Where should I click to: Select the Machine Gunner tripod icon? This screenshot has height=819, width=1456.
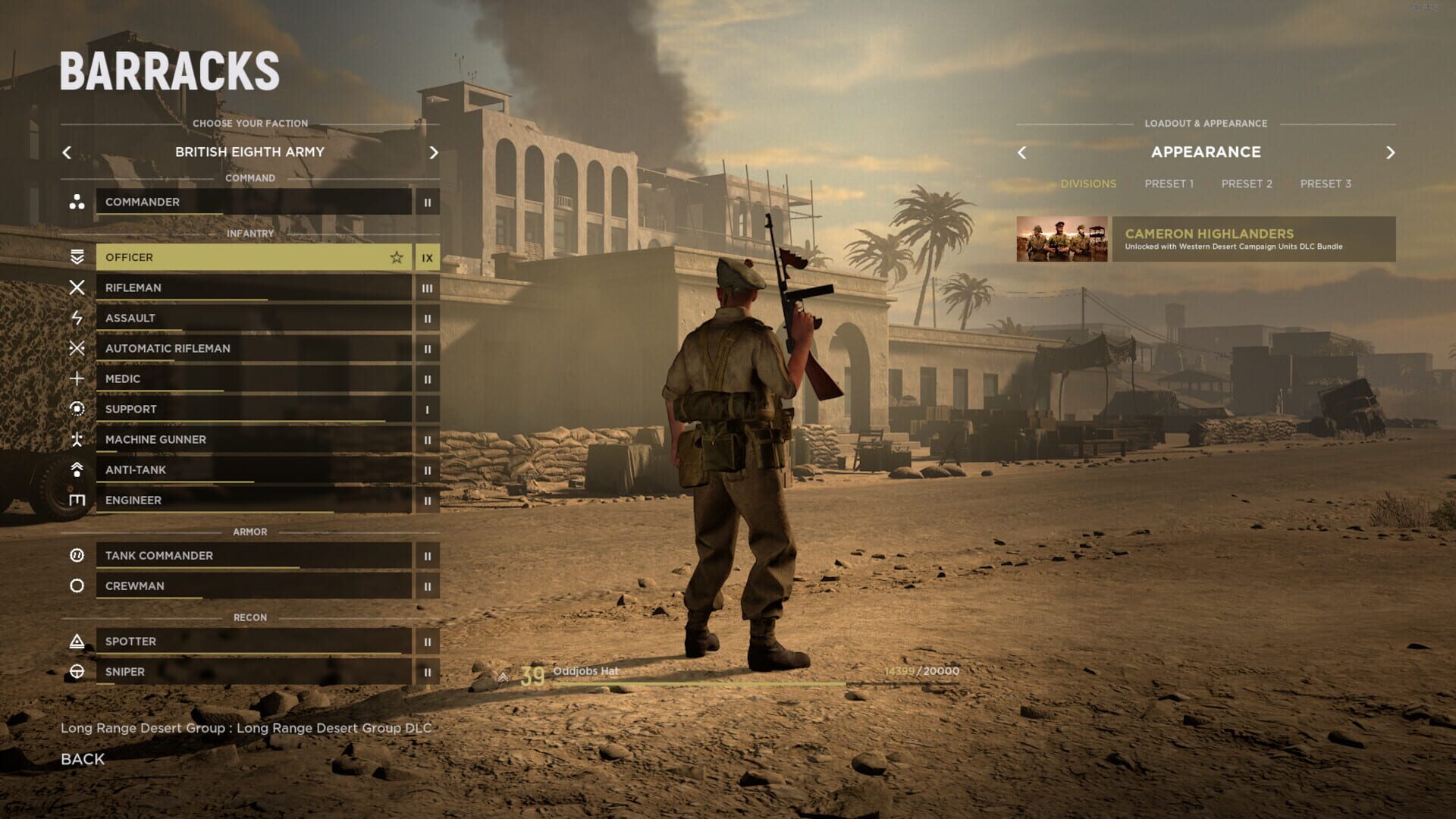[x=77, y=439]
